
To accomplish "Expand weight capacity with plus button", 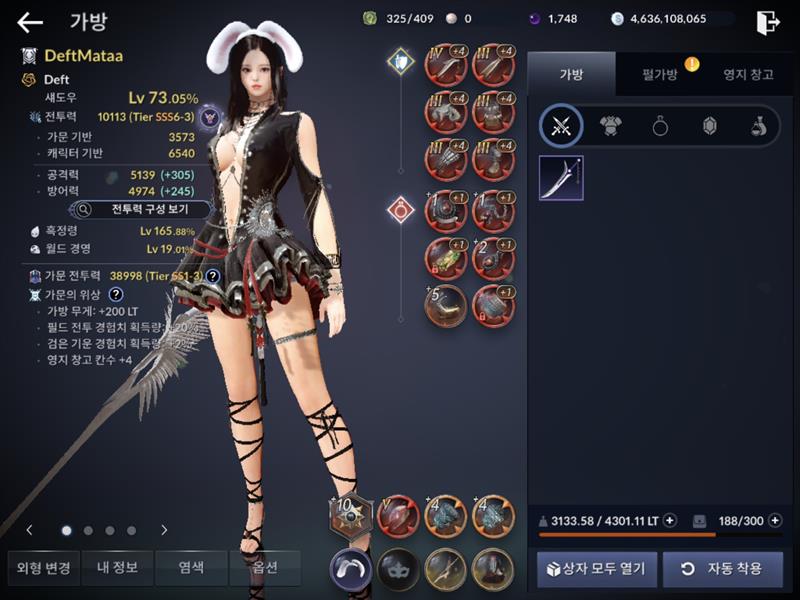I will [670, 520].
